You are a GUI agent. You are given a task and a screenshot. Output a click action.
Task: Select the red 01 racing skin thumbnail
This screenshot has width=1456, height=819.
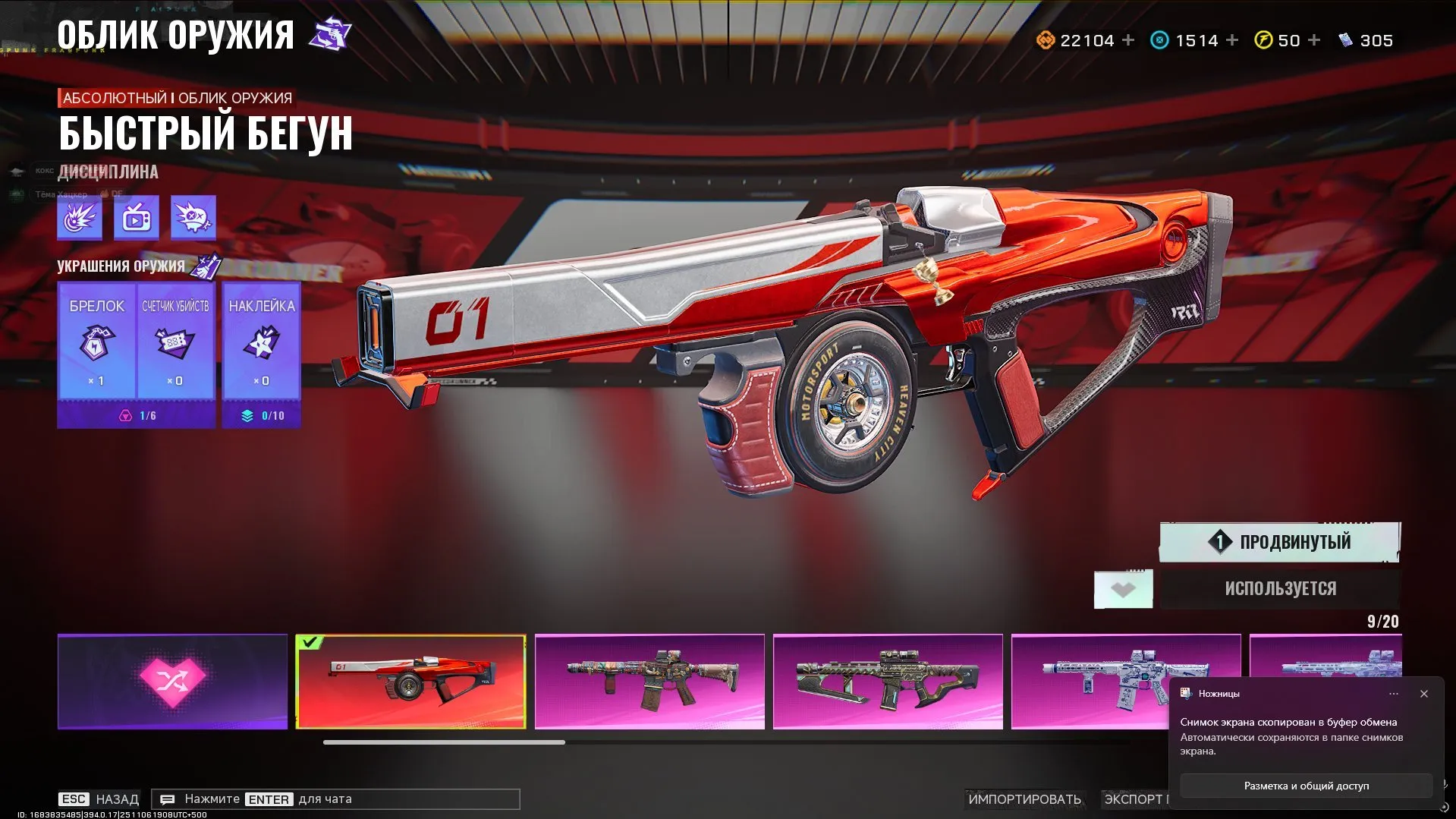[x=410, y=682]
